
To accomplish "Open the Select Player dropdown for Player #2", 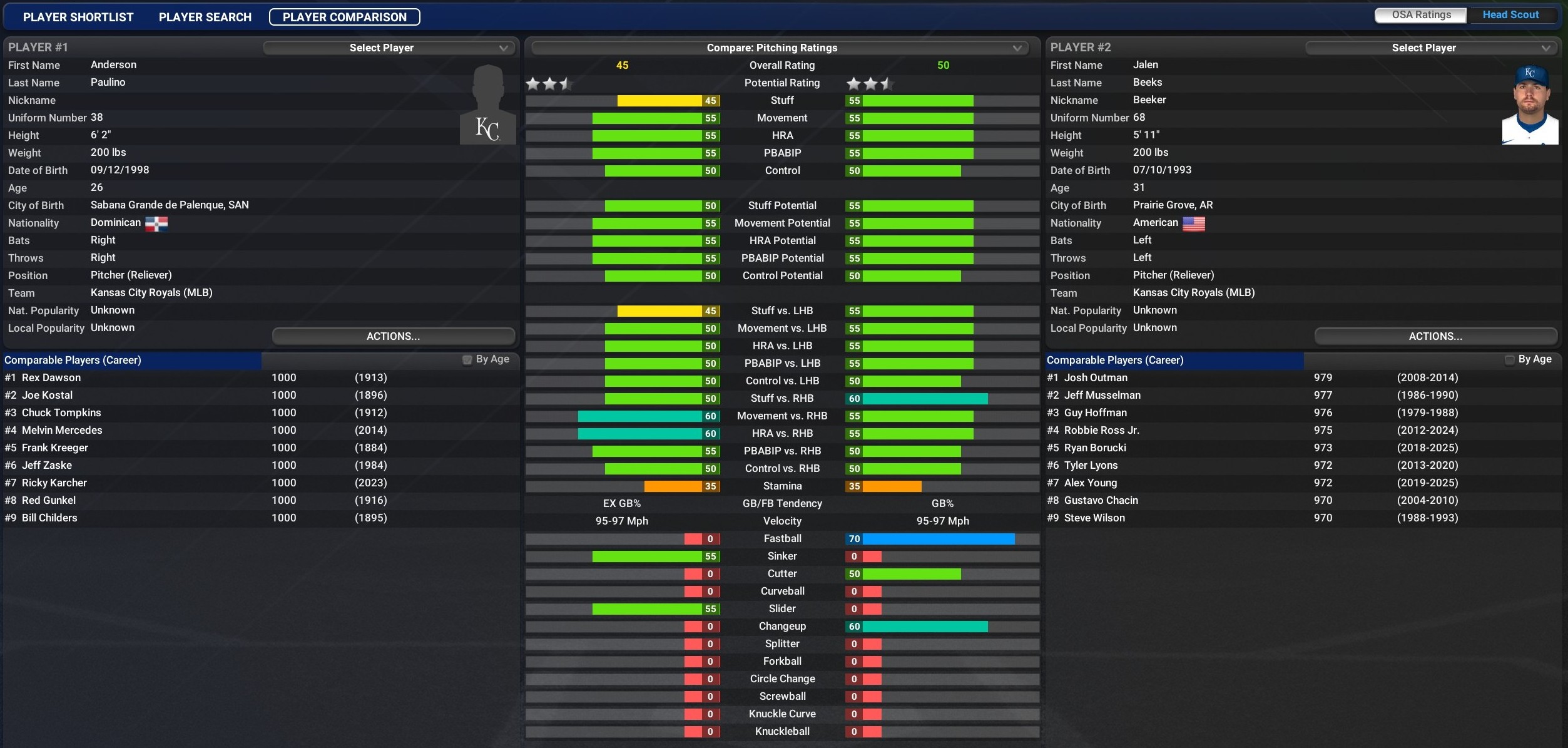I will [x=1431, y=48].
